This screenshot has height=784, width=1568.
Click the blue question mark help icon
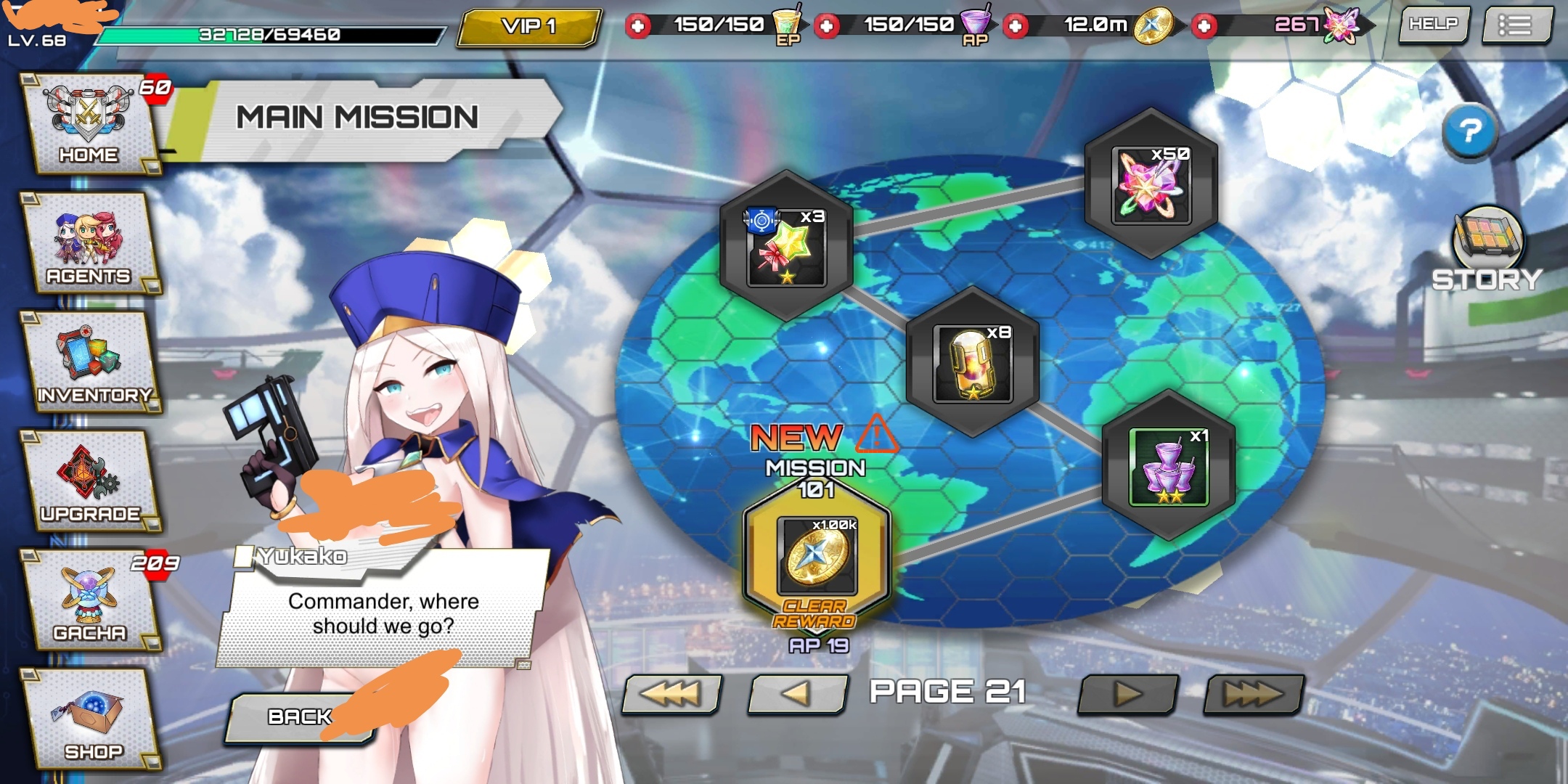coord(1470,131)
